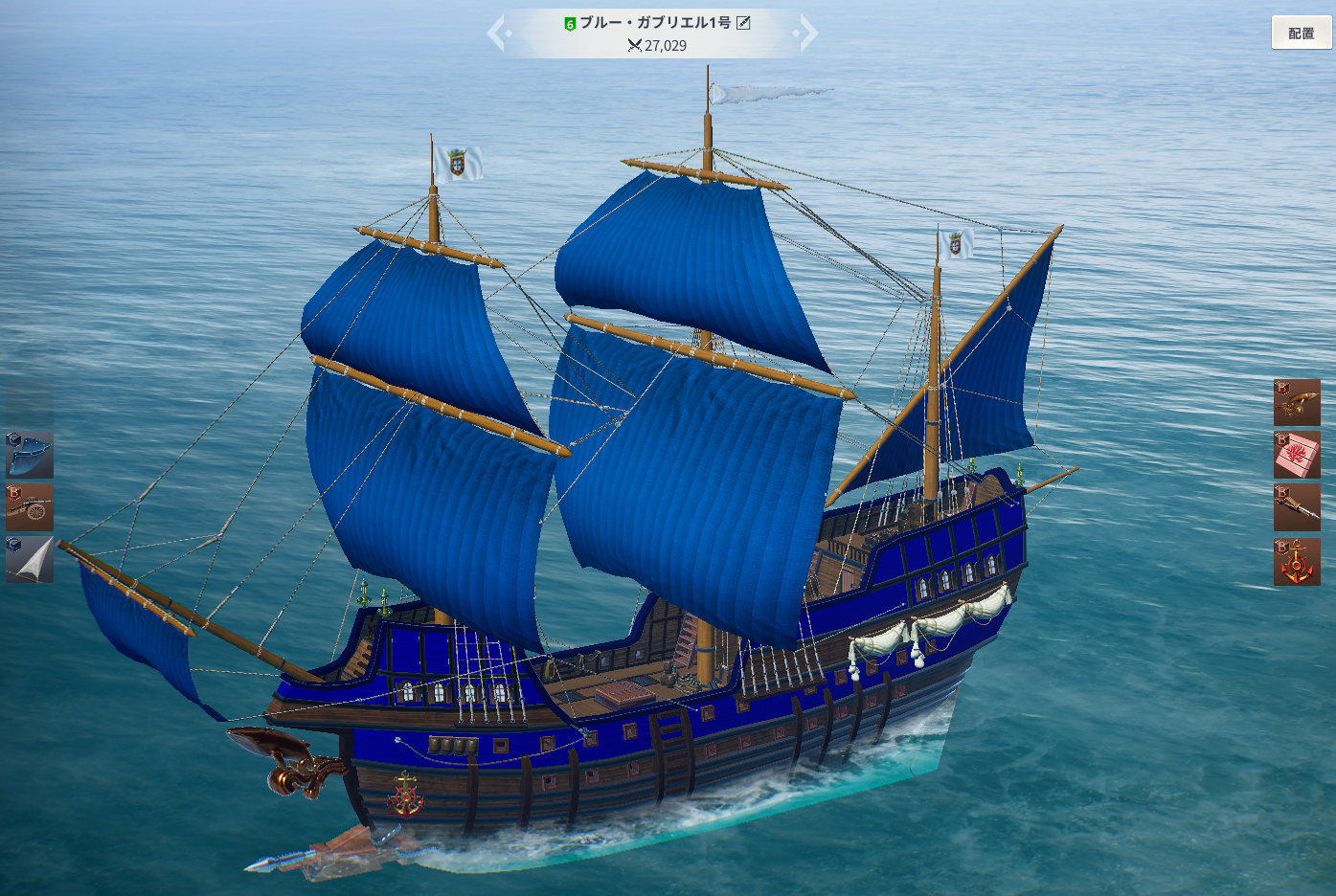Click the 配置 button
The height and width of the screenshot is (896, 1336).
coord(1301,33)
